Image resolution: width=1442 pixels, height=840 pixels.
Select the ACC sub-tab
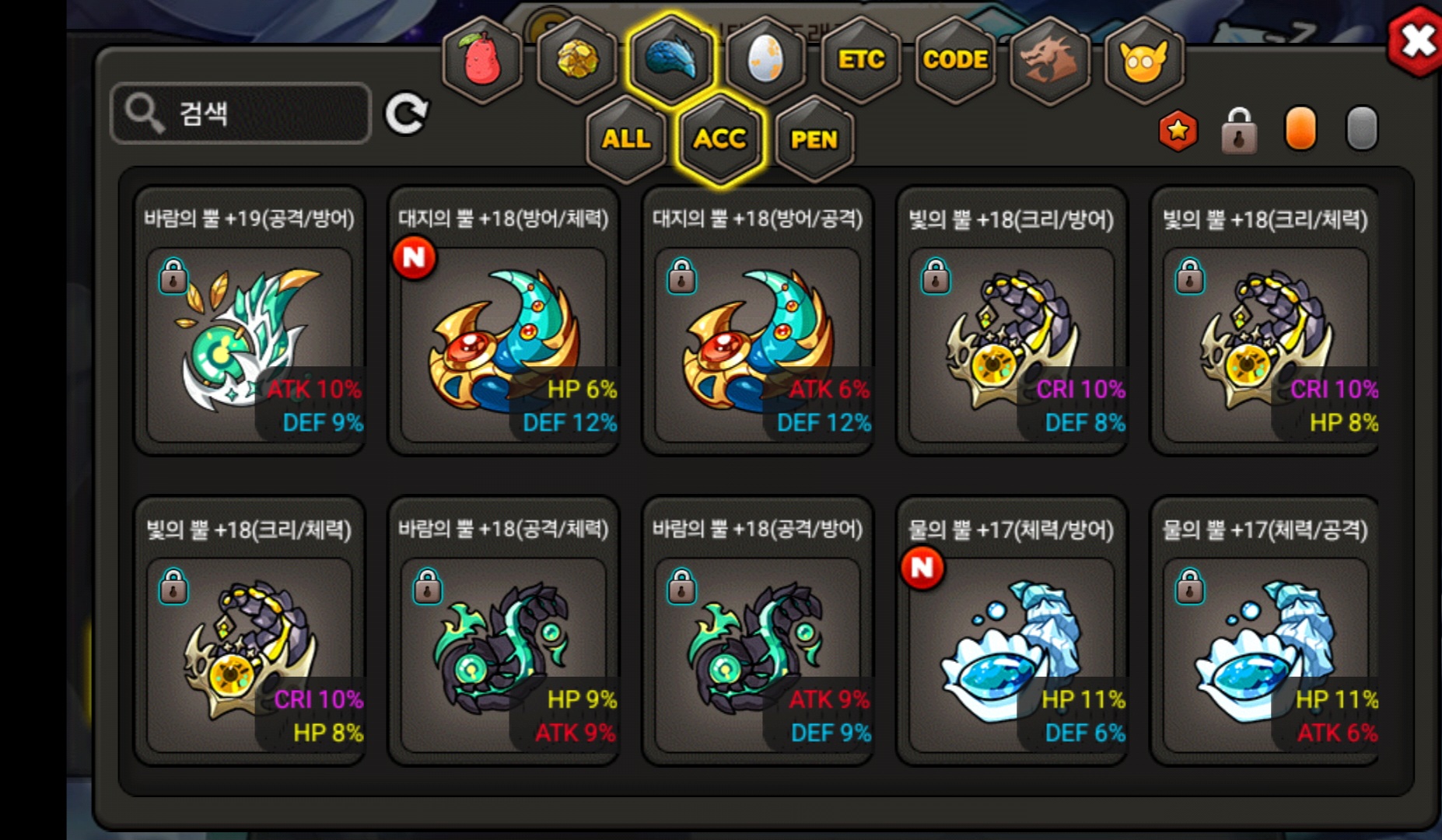point(720,139)
